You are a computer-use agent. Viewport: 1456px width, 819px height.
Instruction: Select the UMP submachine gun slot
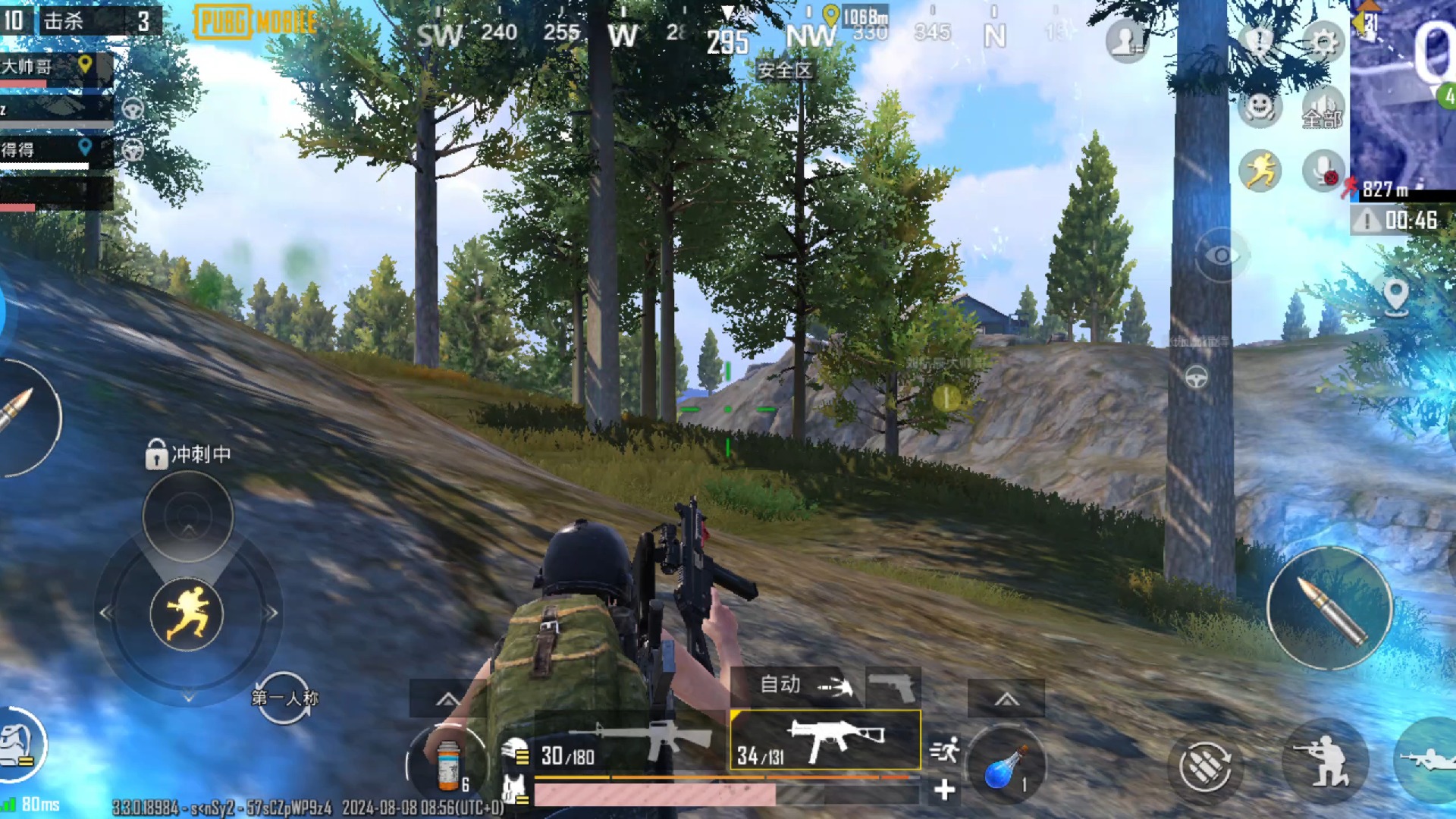click(825, 741)
